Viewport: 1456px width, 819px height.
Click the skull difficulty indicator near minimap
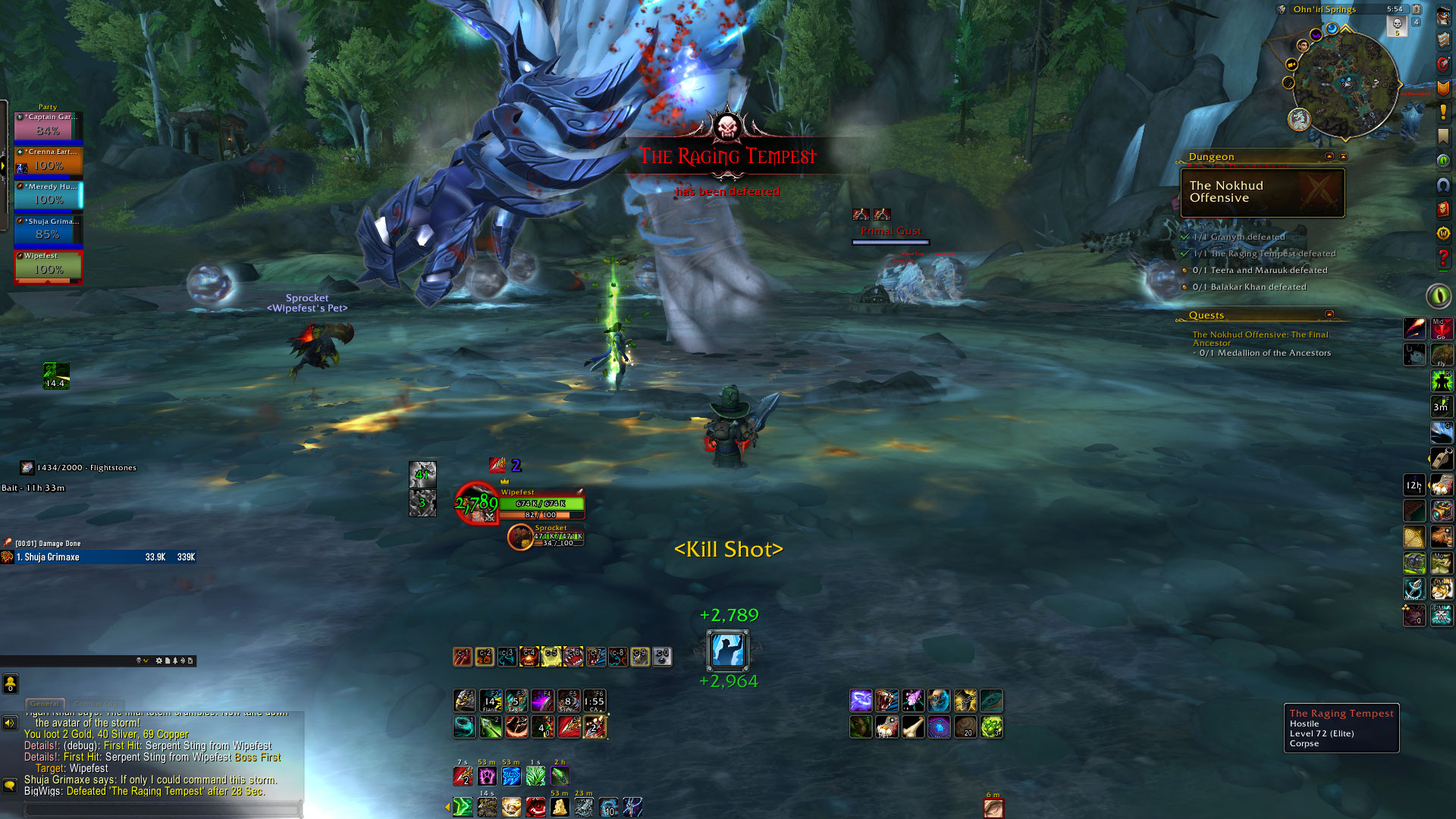click(x=1397, y=25)
